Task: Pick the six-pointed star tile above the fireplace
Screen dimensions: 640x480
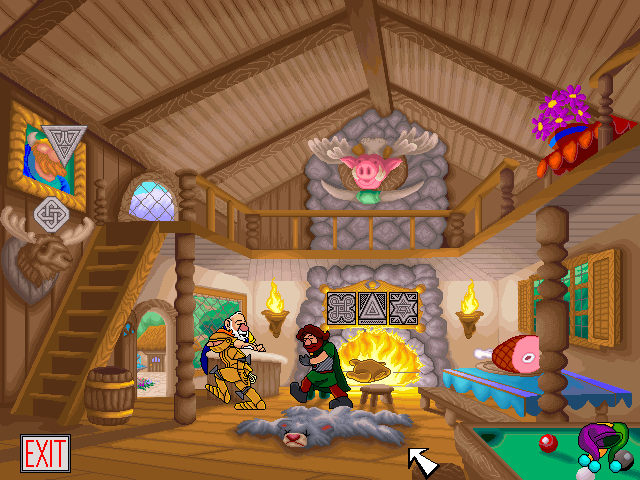Action: pyautogui.click(x=403, y=309)
